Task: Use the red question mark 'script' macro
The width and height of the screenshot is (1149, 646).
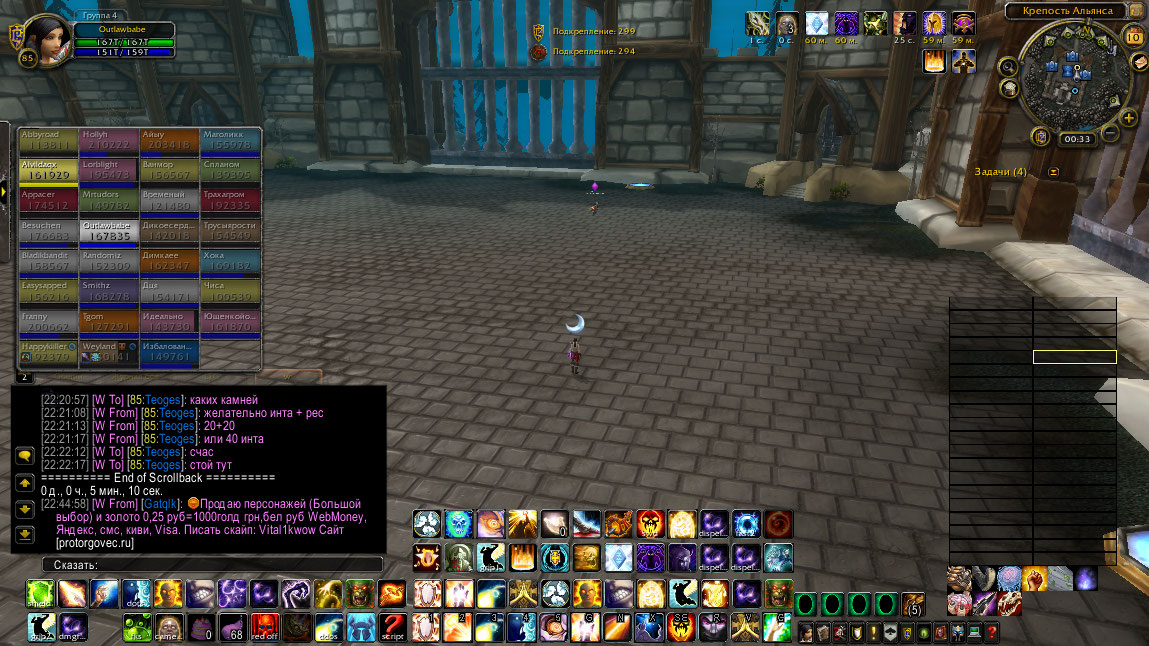Action: click(392, 628)
